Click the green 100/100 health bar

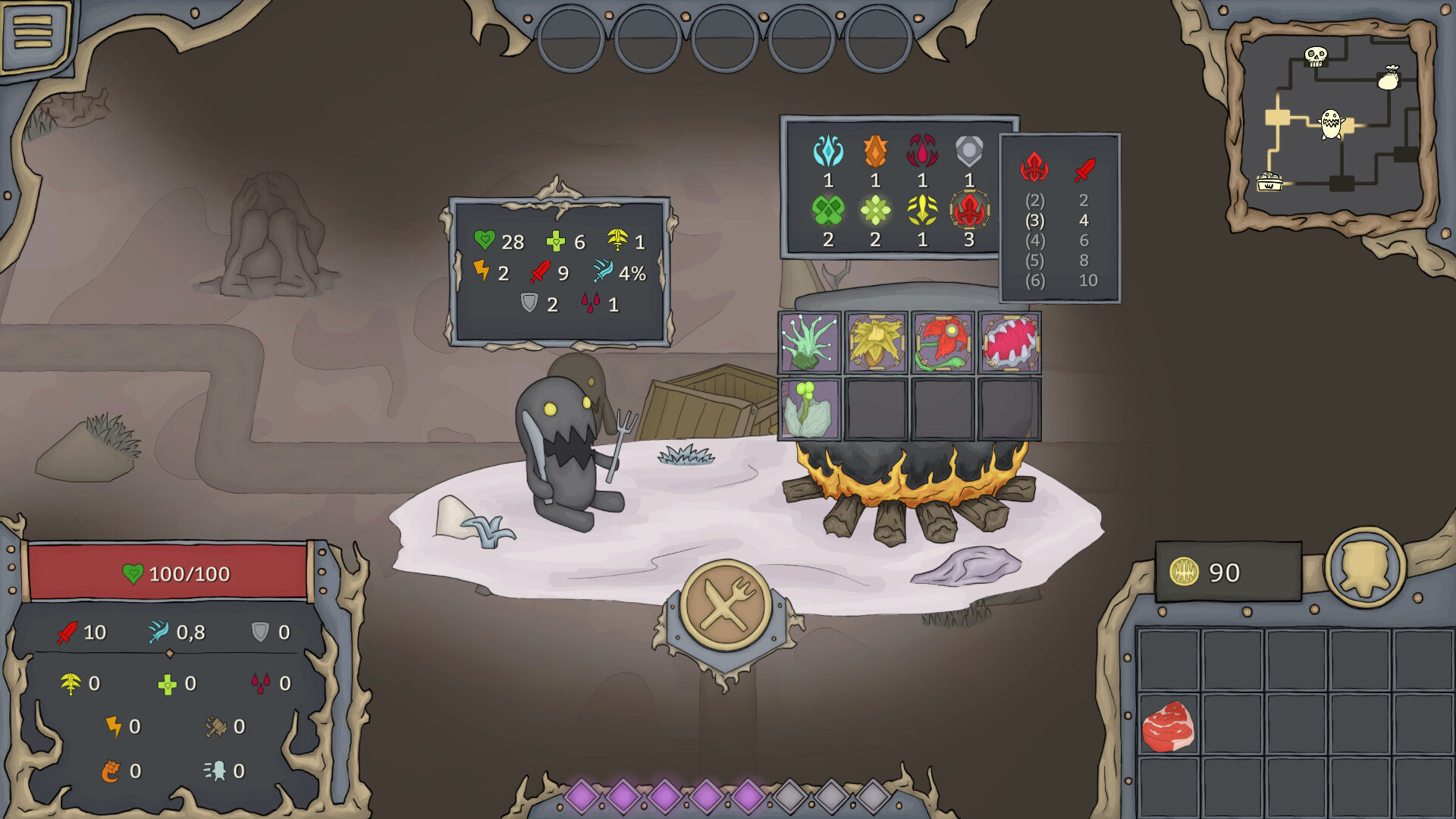point(174,573)
